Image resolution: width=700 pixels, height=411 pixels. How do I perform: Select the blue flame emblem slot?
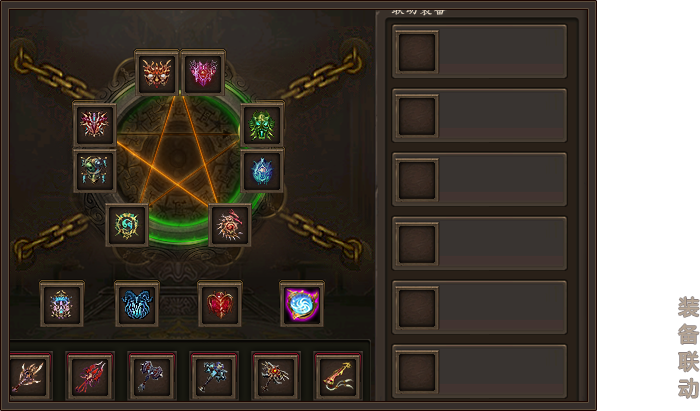click(x=262, y=171)
